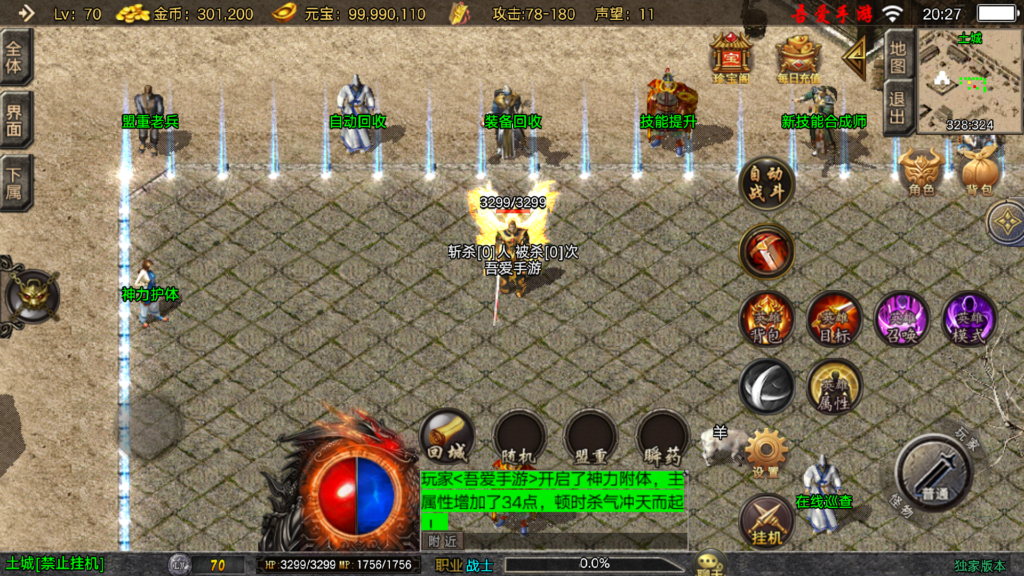Screen dimensions: 1024x576
Task: Open the 角色 character sheet
Action: click(x=921, y=171)
